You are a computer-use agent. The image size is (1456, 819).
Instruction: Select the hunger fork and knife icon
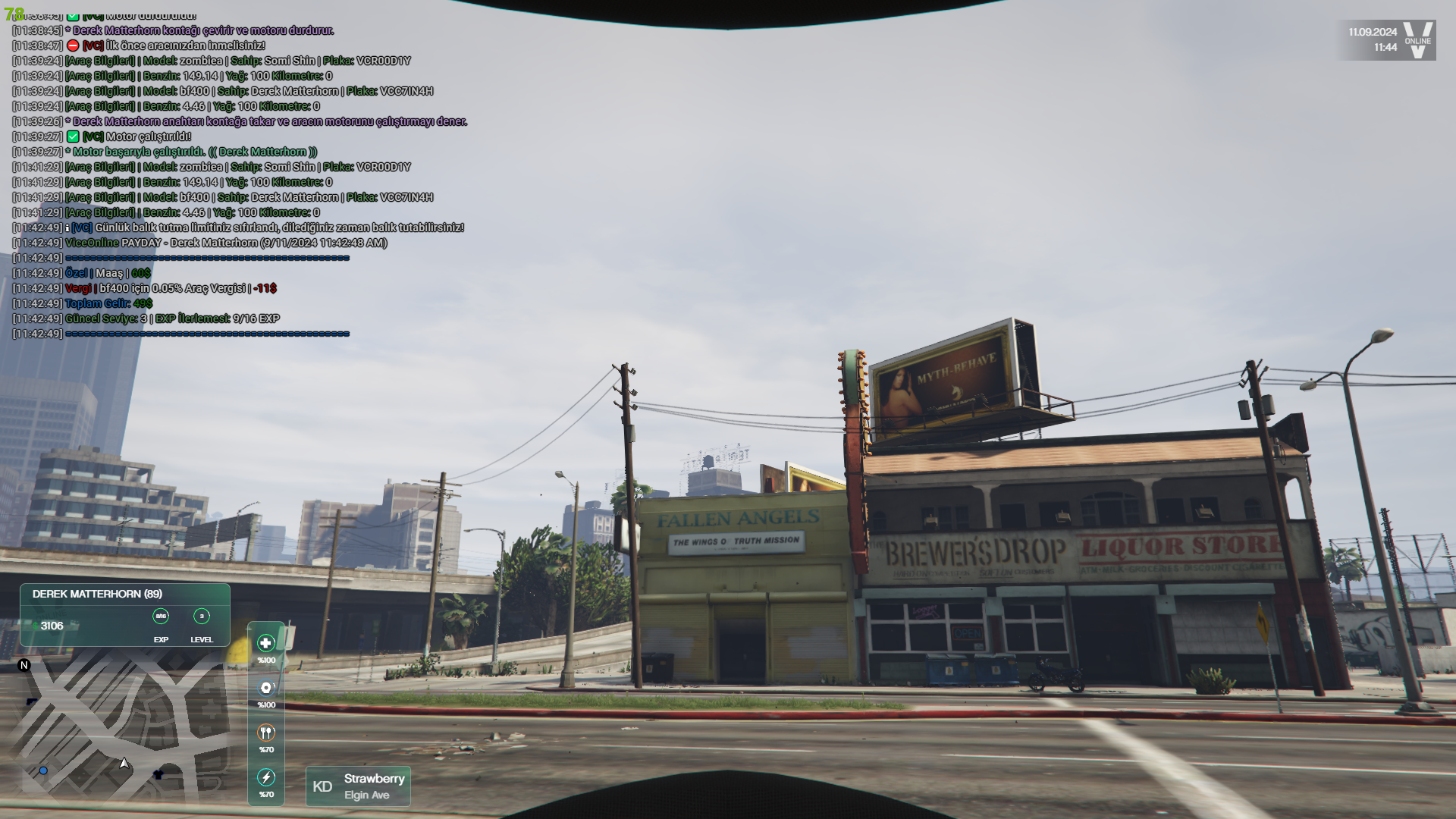[x=266, y=733]
